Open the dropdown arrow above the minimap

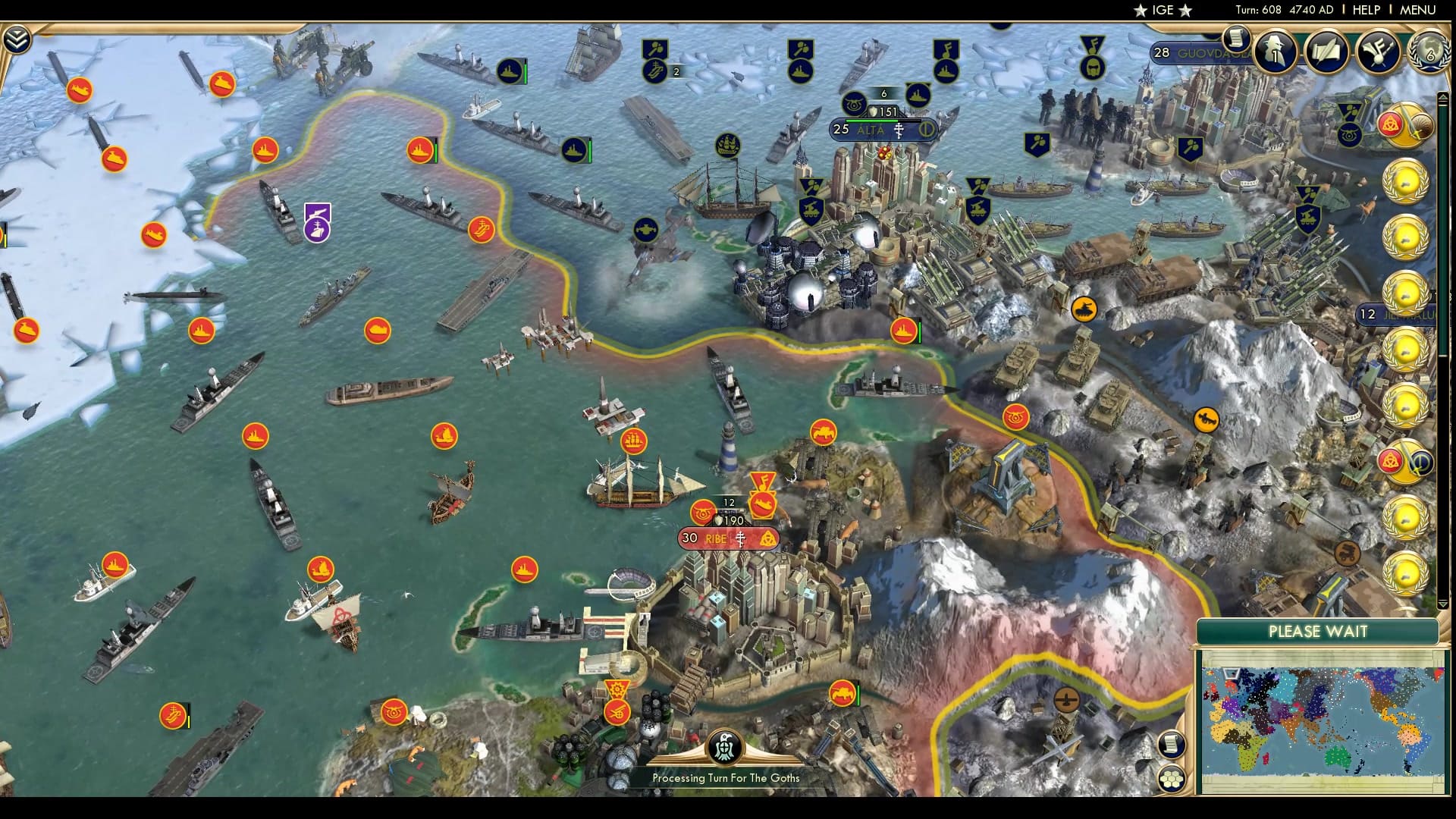[1443, 603]
